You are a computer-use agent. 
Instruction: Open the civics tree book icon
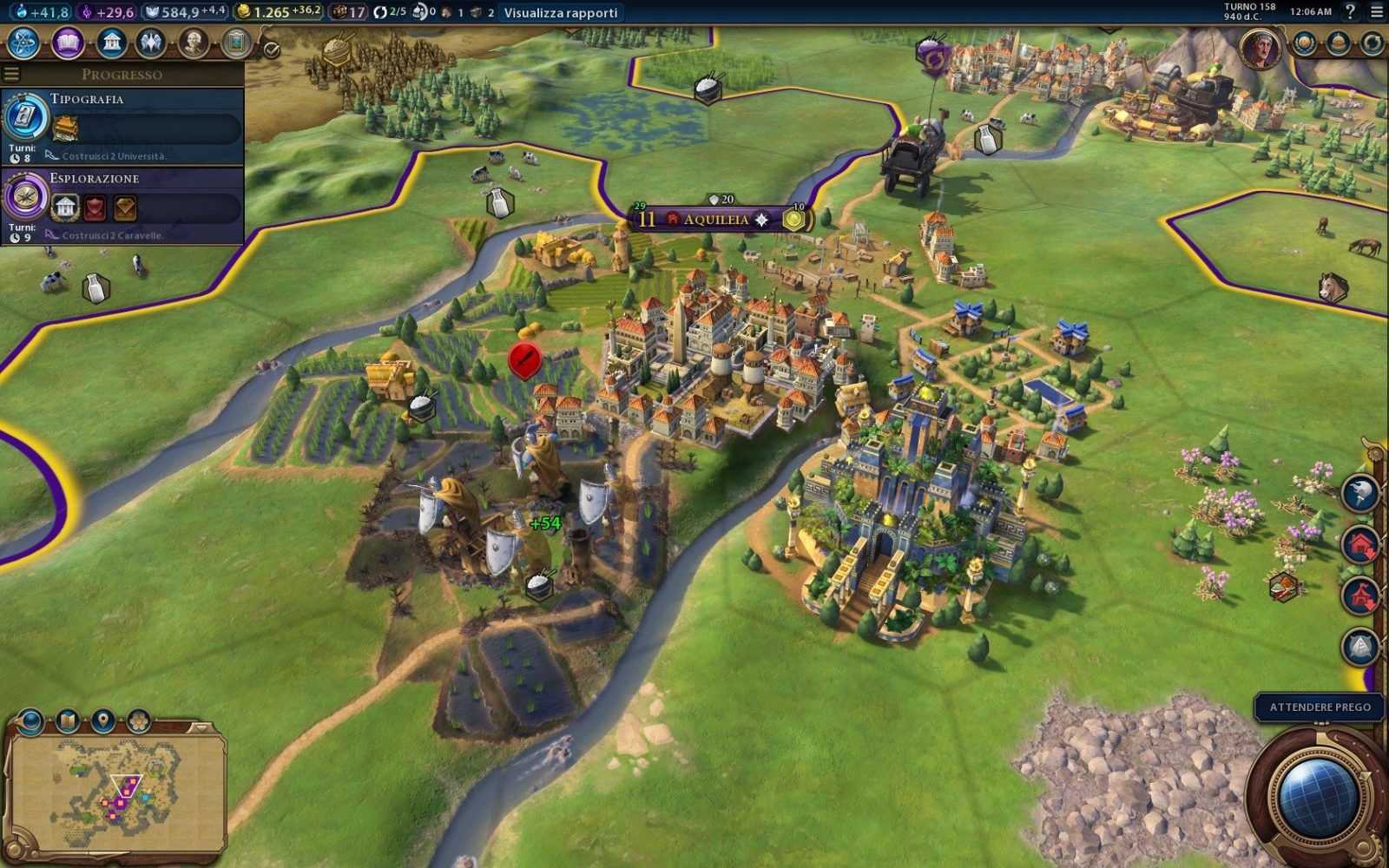[68, 43]
